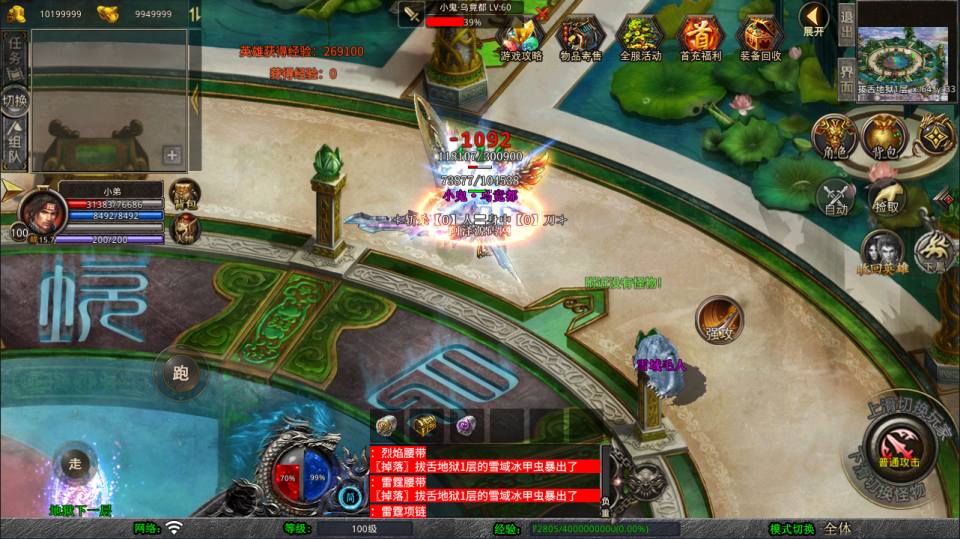Viewport: 960px width, 539px height.
Task: Activate the 强攻 strong attack skill
Action: (719, 319)
